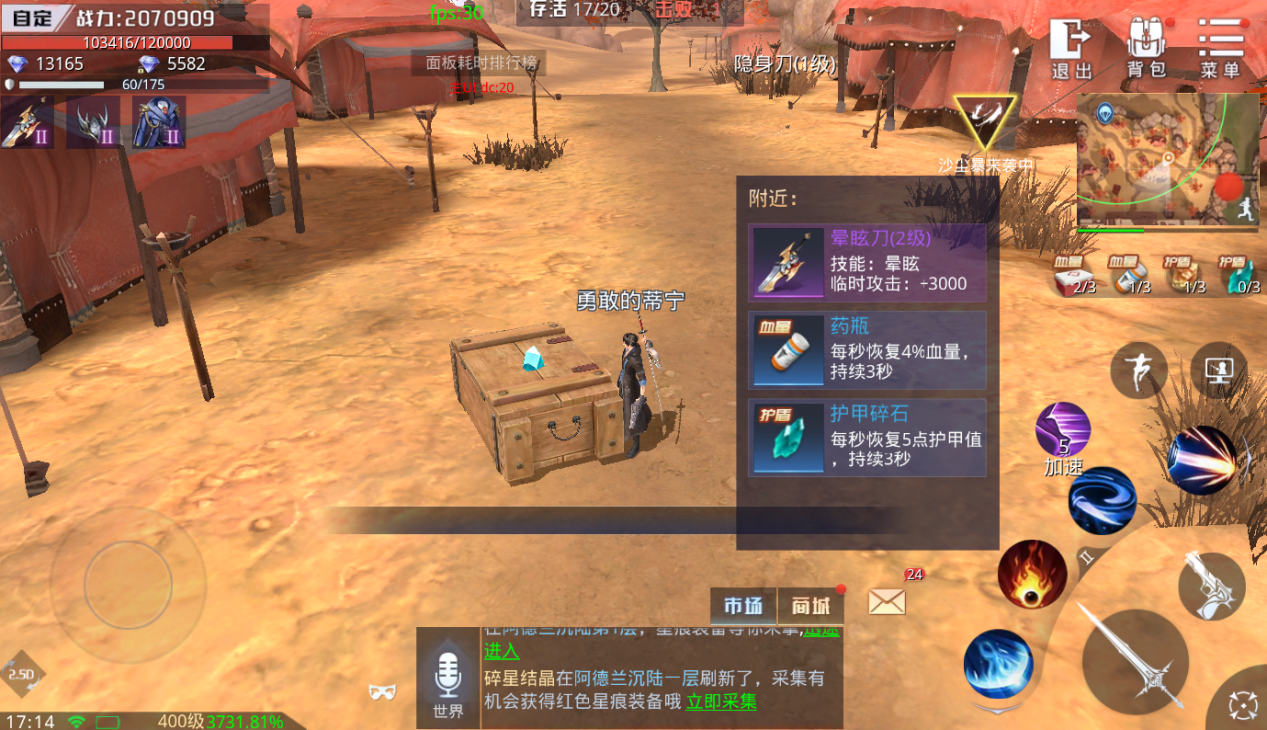The height and width of the screenshot is (730, 1267).
Task: Open the 面板耗时排行榜 ranking panel
Action: pos(481,63)
